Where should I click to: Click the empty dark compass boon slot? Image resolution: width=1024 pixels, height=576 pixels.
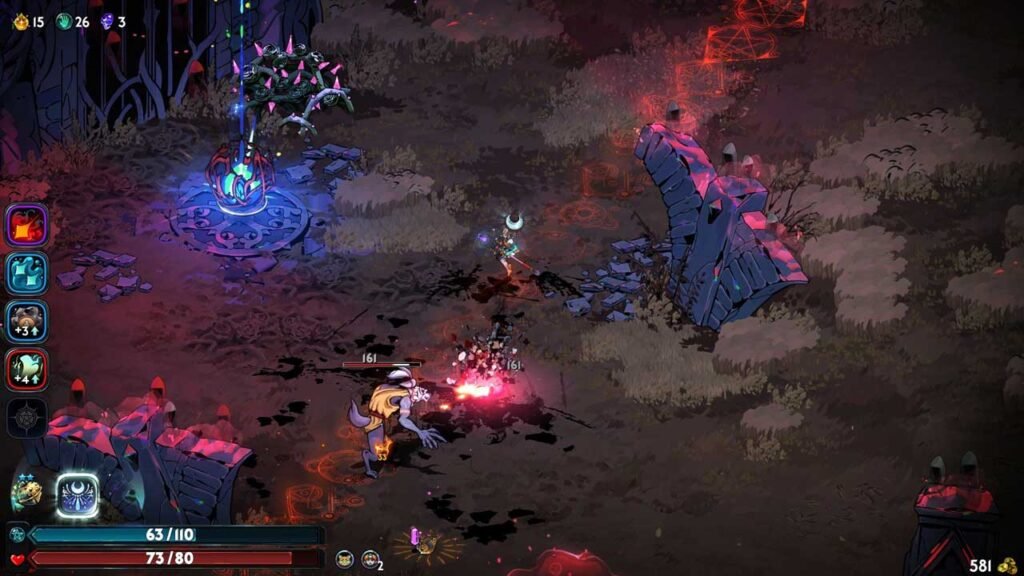(27, 417)
